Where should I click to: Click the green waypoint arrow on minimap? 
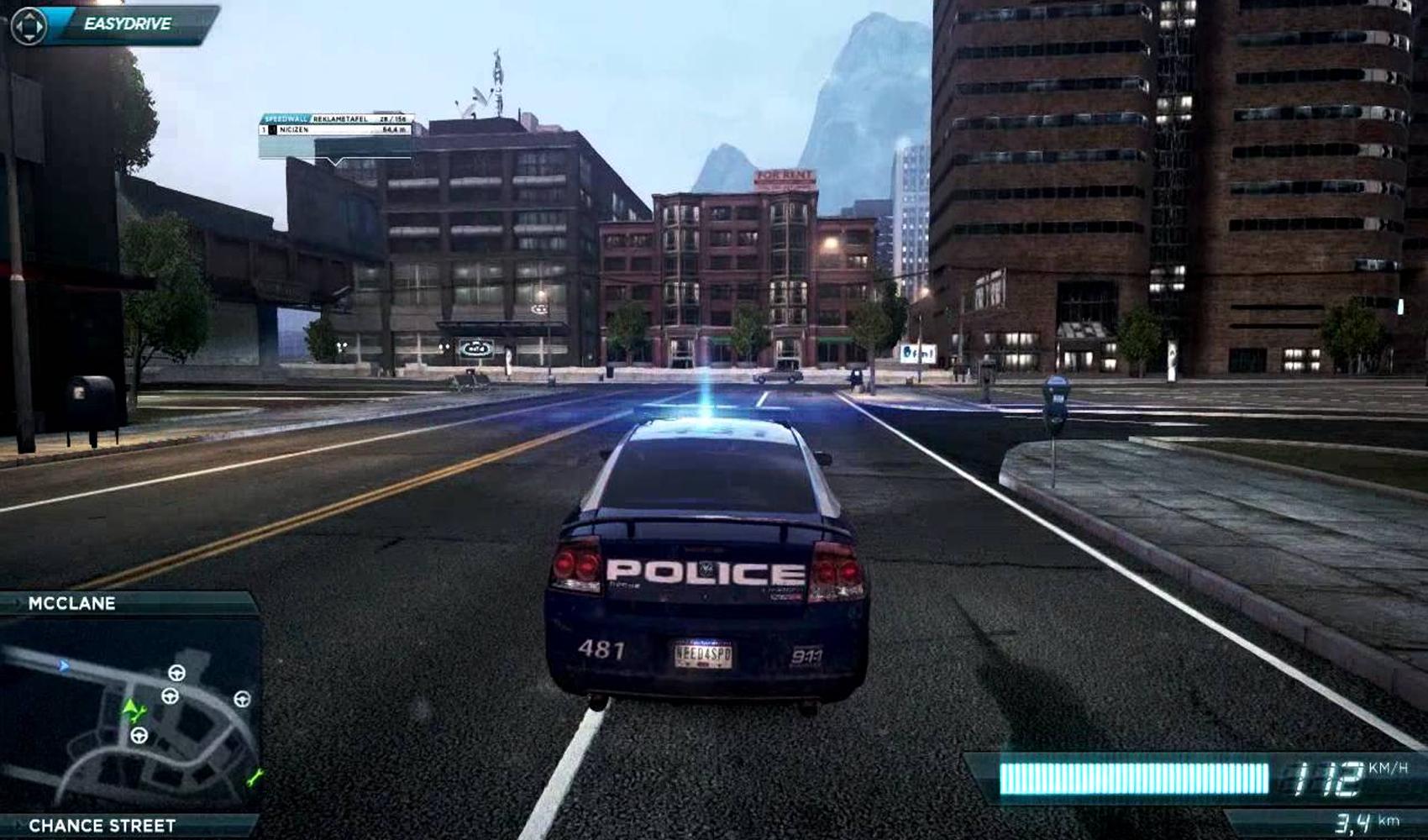129,706
